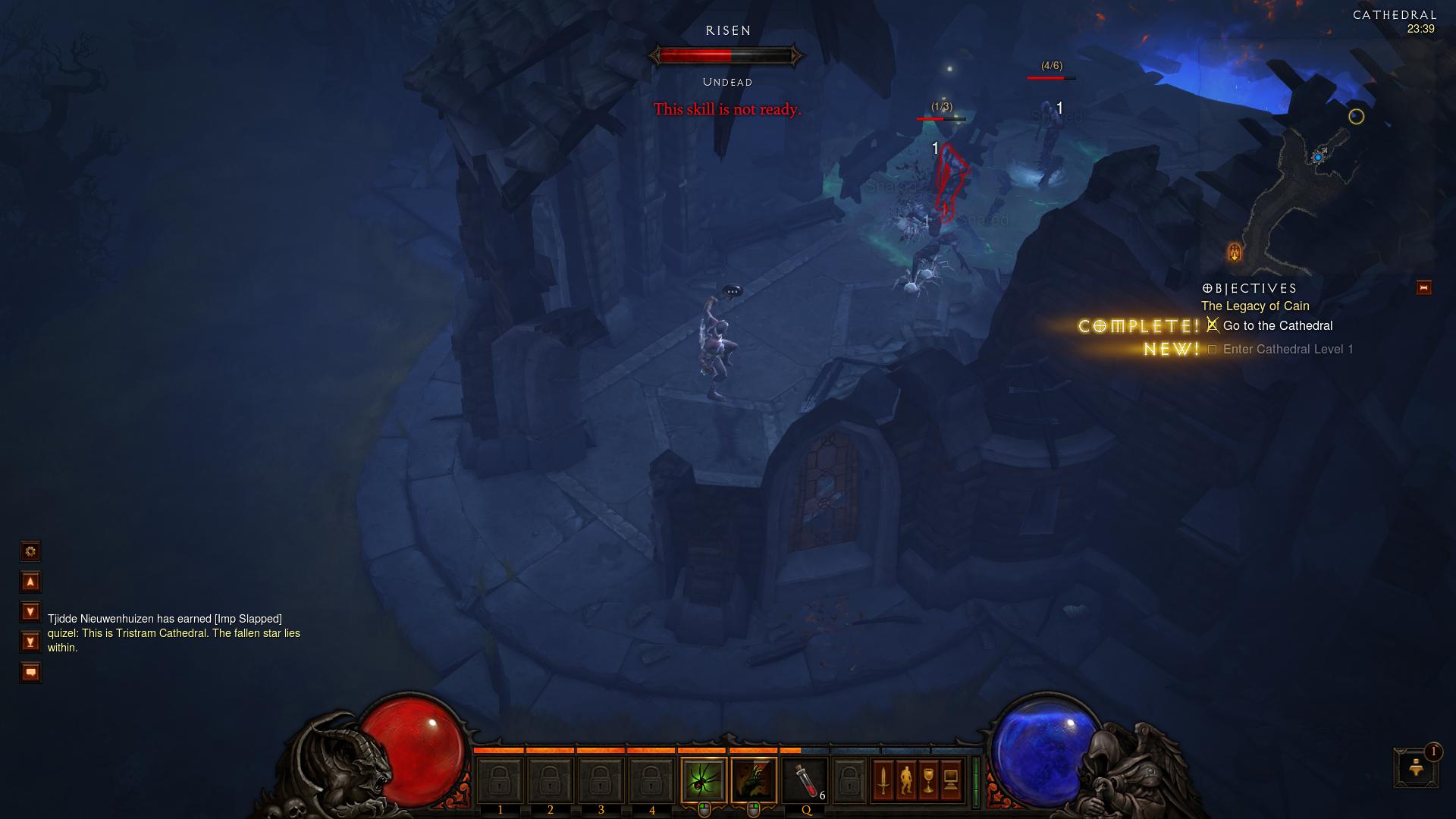Click the chat up-arrow button
This screenshot has height=819, width=1456.
(30, 582)
